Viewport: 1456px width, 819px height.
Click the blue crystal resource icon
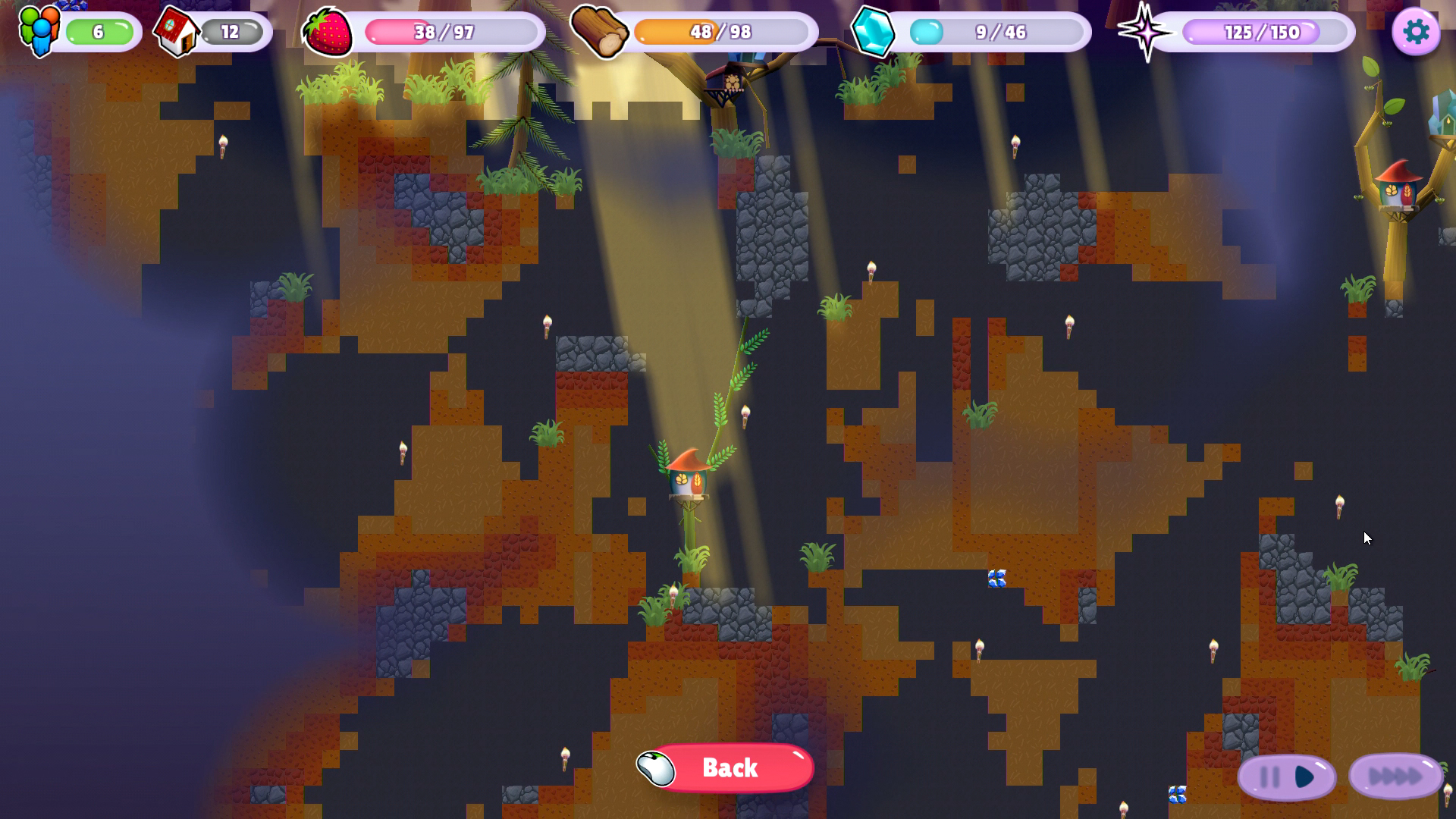874,32
